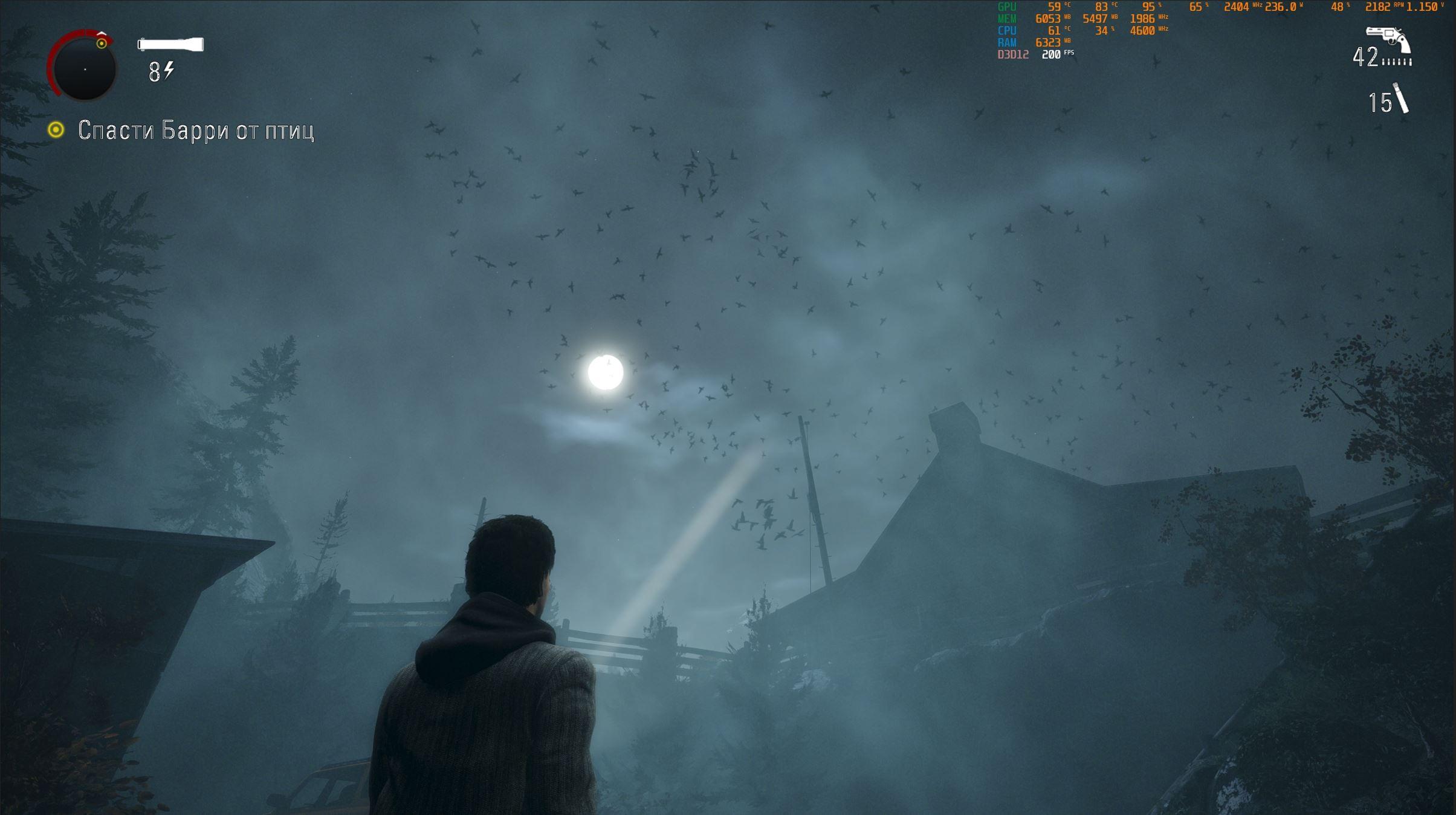The height and width of the screenshot is (815, 1456).
Task: Select the flashlight icon
Action: 170,44
